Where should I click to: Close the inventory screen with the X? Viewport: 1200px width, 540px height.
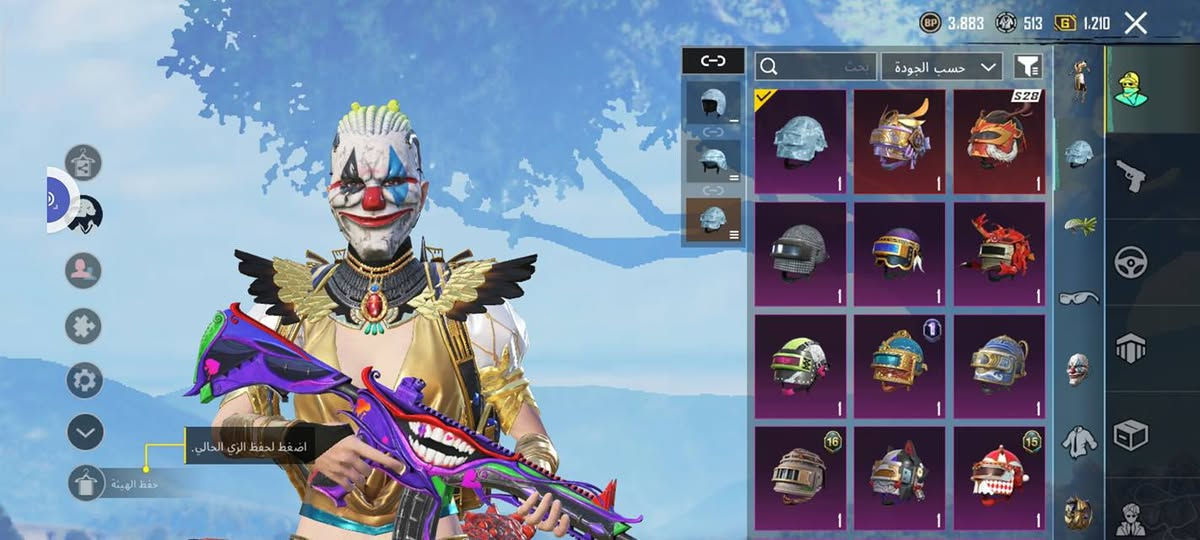coord(1135,23)
